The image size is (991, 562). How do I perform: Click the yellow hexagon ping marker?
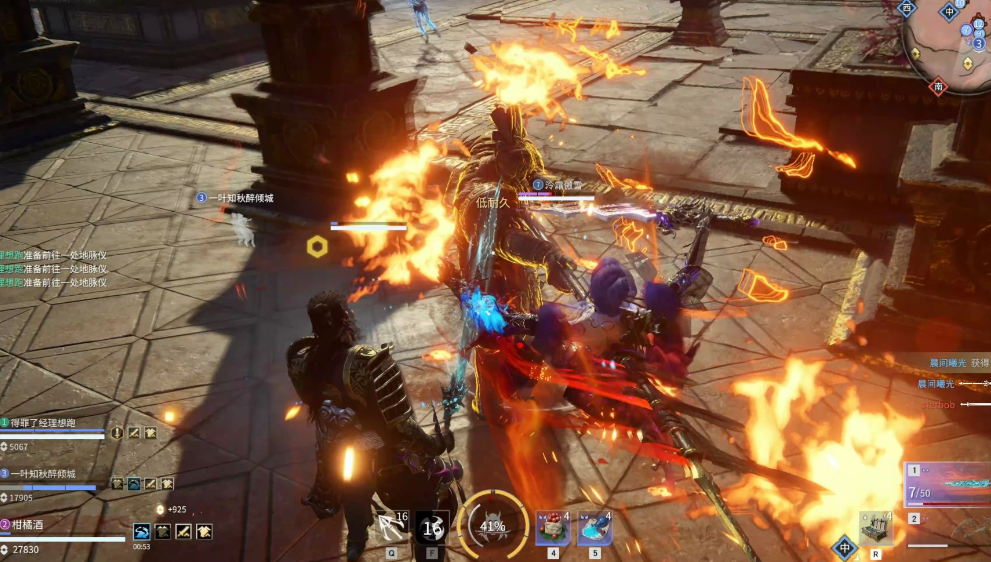click(x=317, y=246)
